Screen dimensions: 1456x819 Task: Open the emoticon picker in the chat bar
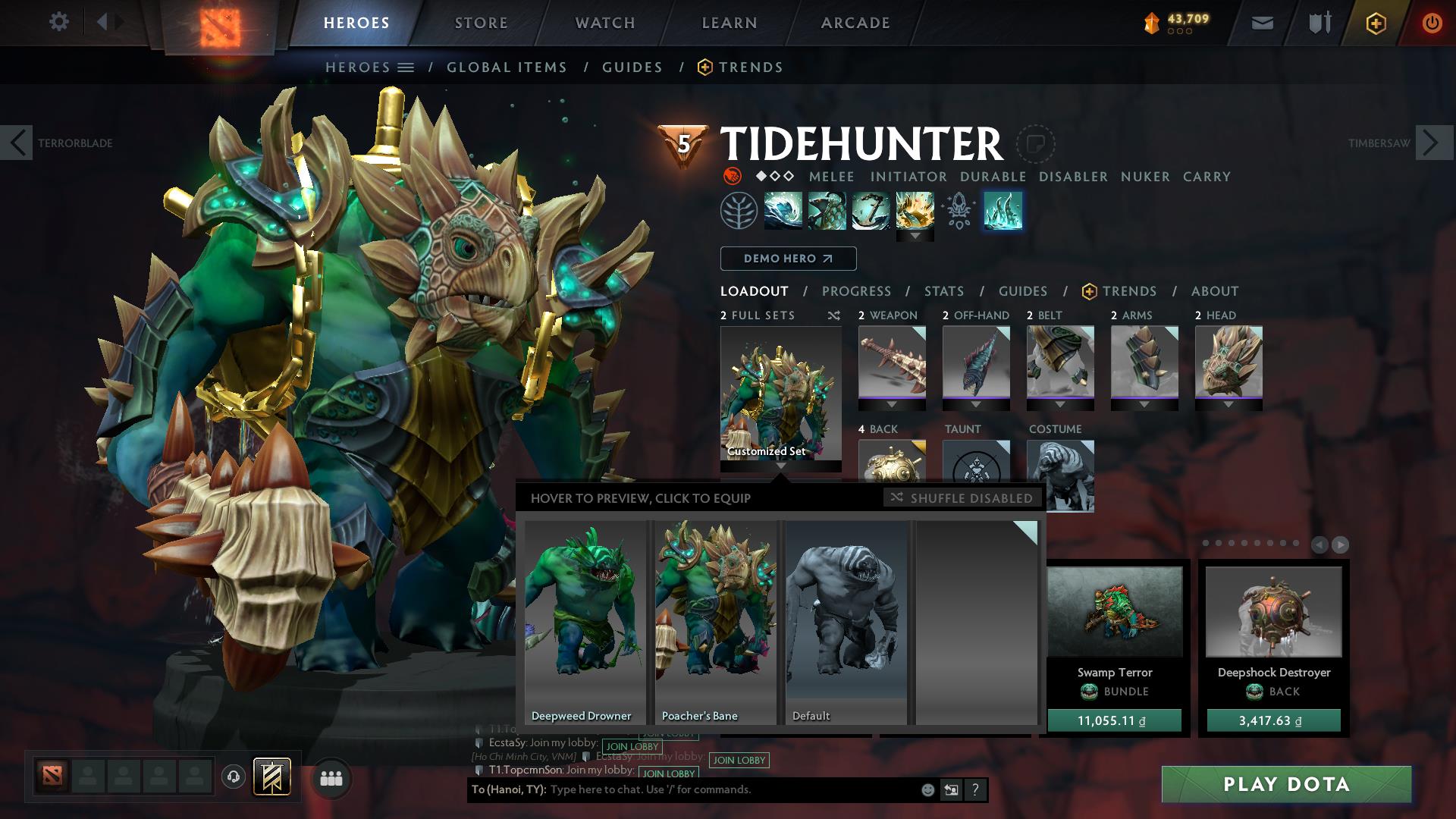pyautogui.click(x=927, y=789)
